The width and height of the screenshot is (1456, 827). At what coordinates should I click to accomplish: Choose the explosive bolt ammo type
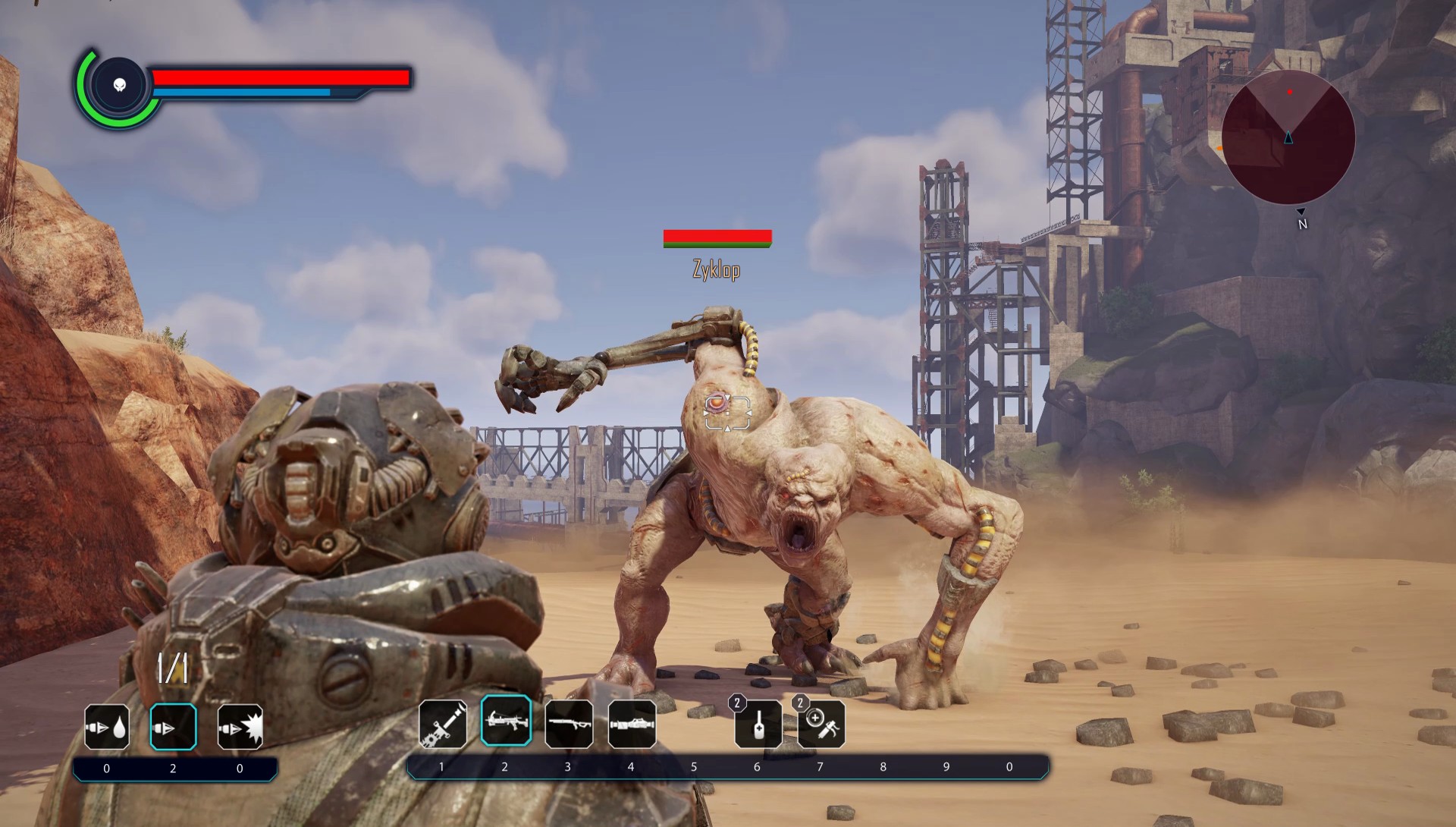tap(240, 727)
